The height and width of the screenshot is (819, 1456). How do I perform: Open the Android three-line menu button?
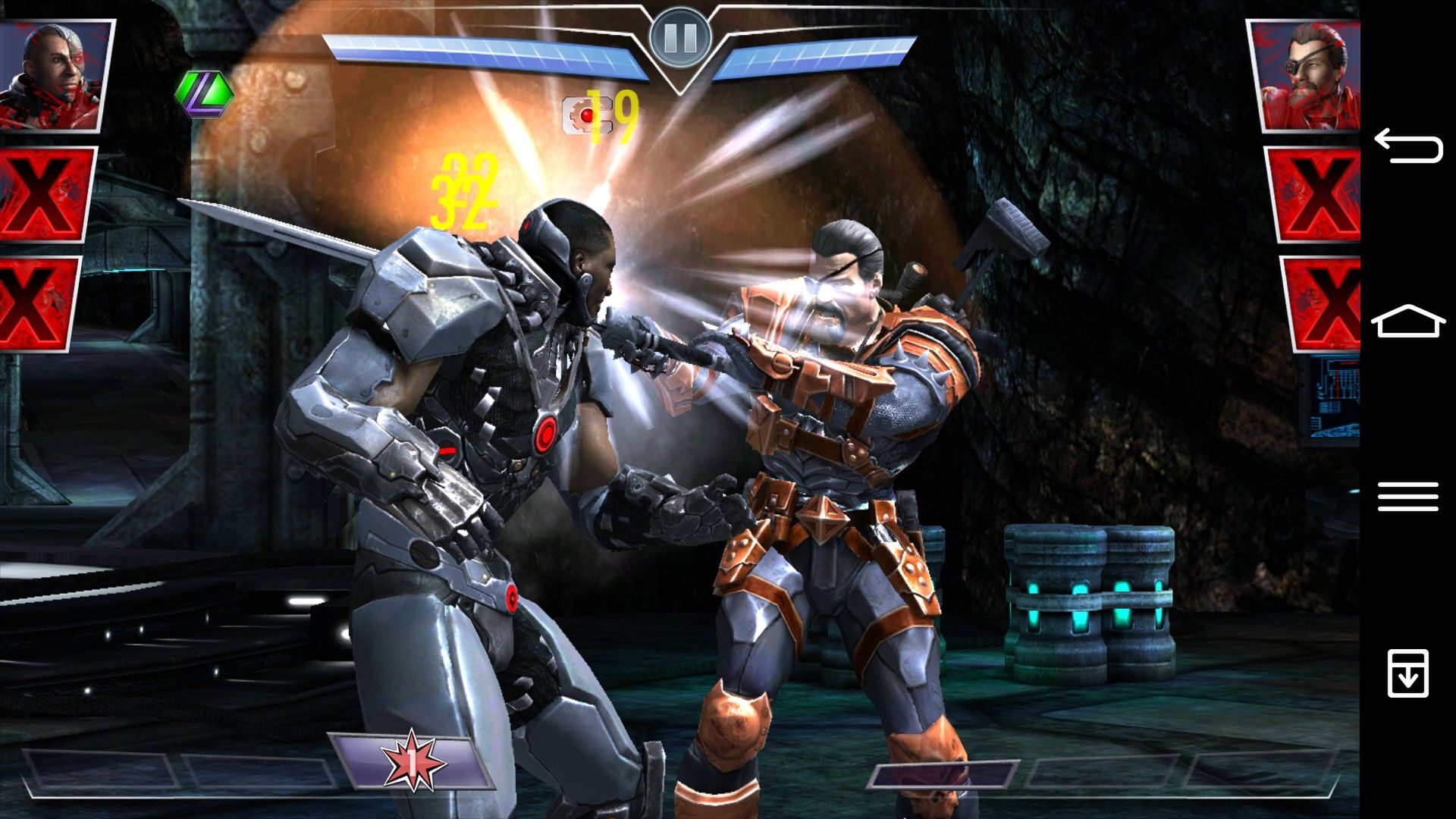coord(1407,497)
